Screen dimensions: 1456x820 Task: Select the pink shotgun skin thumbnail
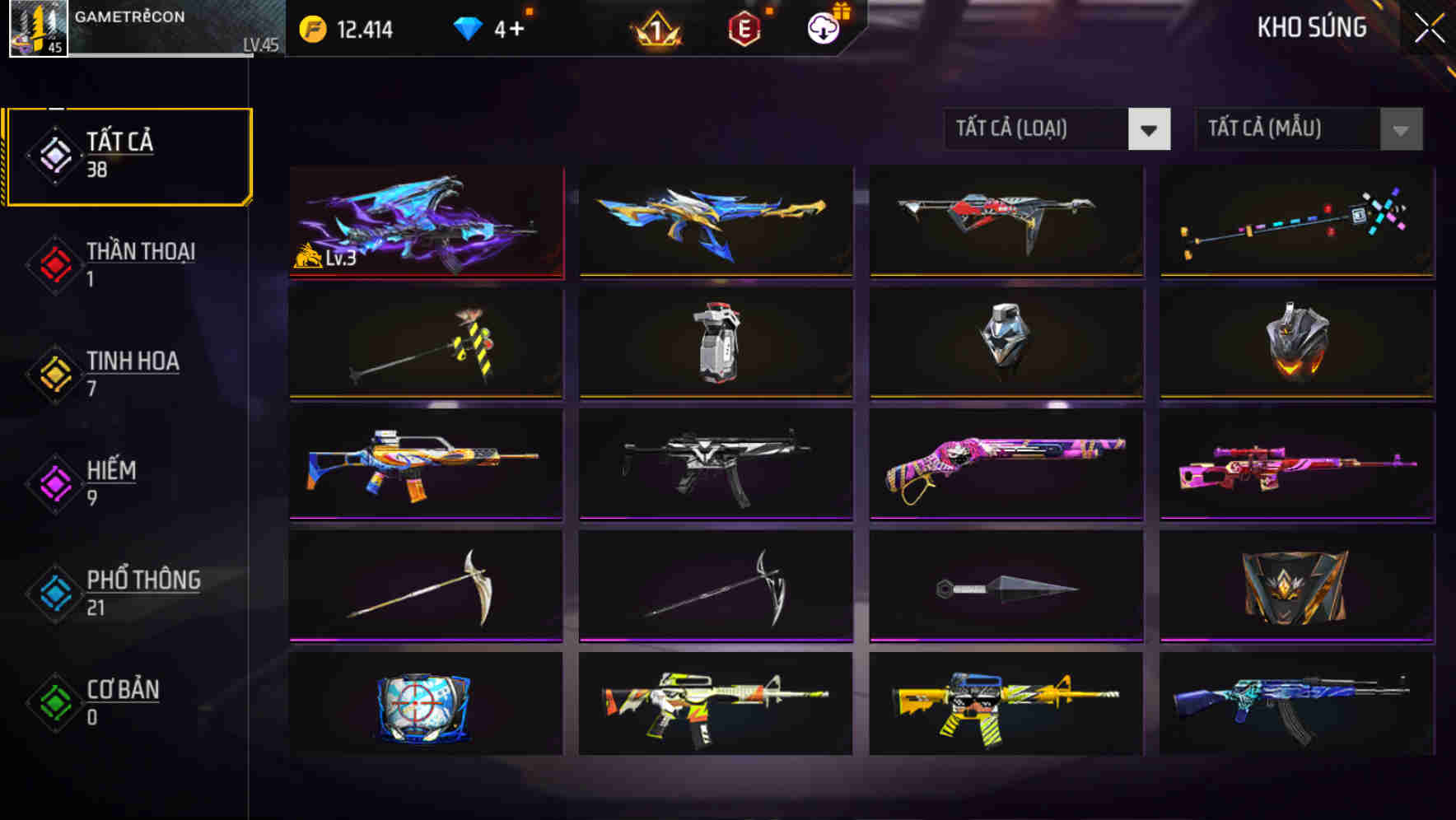click(x=1006, y=465)
